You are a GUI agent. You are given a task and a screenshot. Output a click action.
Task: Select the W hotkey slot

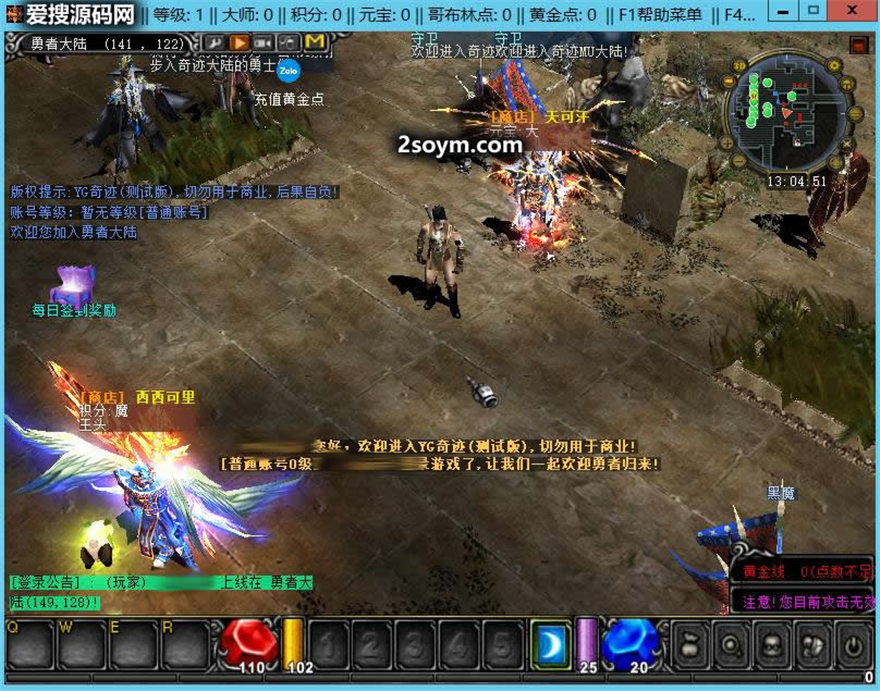(x=81, y=644)
